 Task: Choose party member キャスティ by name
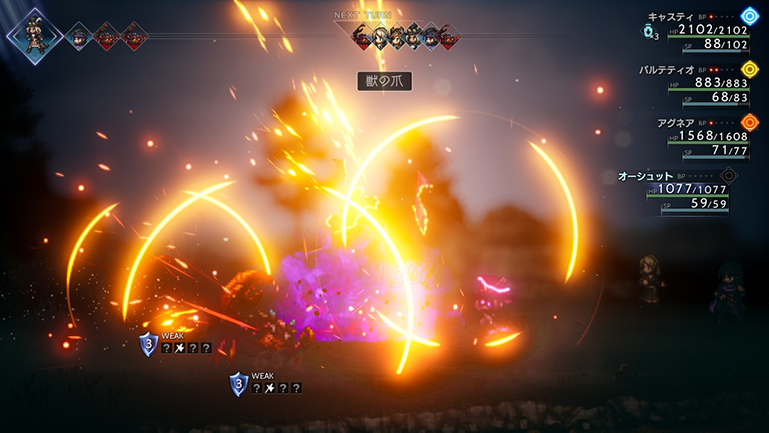670,17
